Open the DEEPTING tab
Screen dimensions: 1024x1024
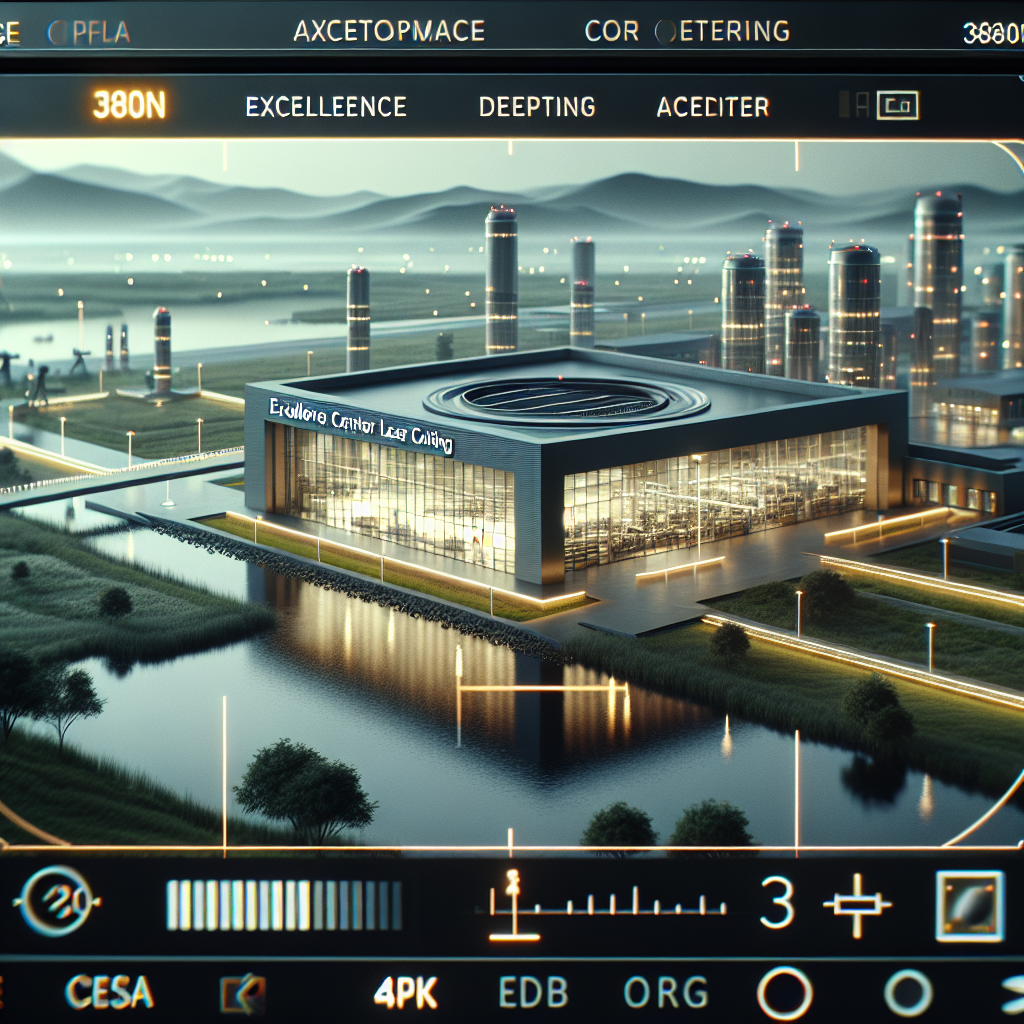pos(537,107)
